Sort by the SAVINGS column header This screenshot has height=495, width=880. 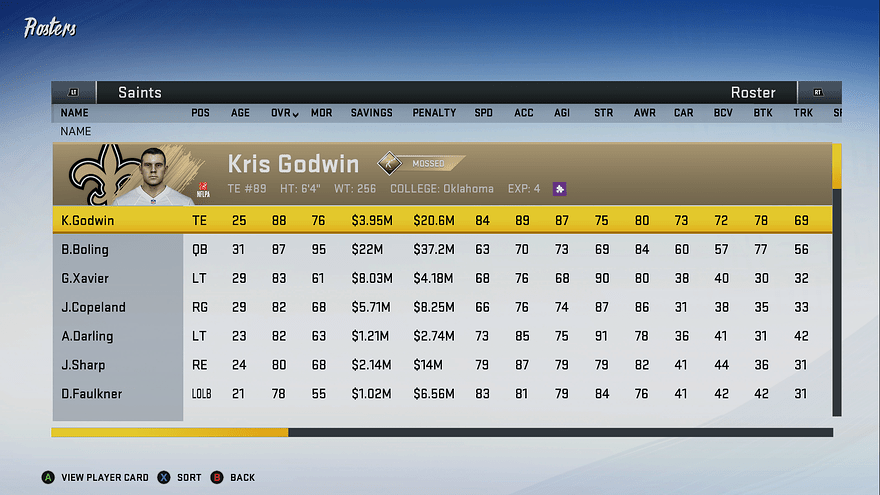(371, 113)
